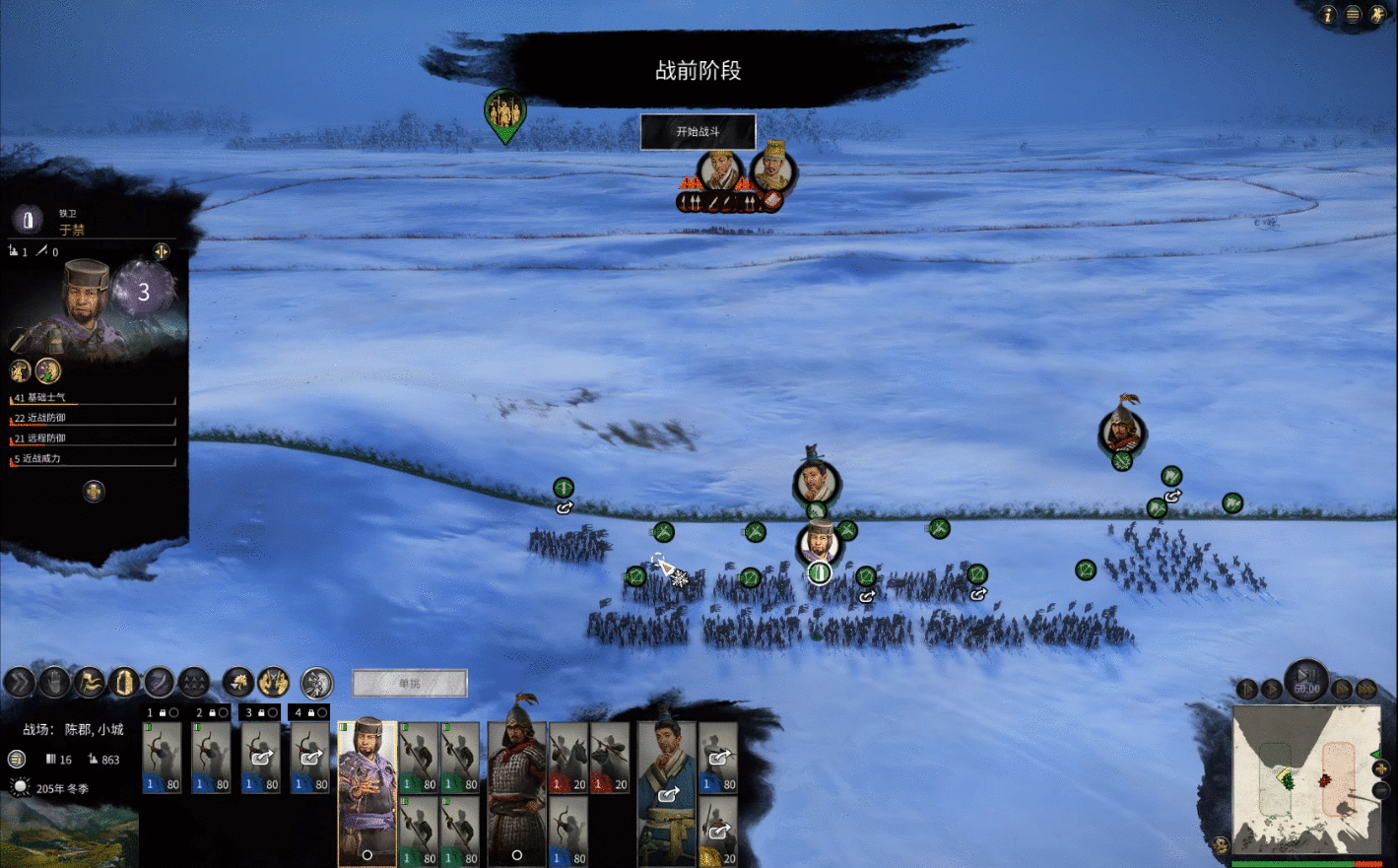
Task: Click the 开始战斗 start battle button
Action: coord(698,131)
